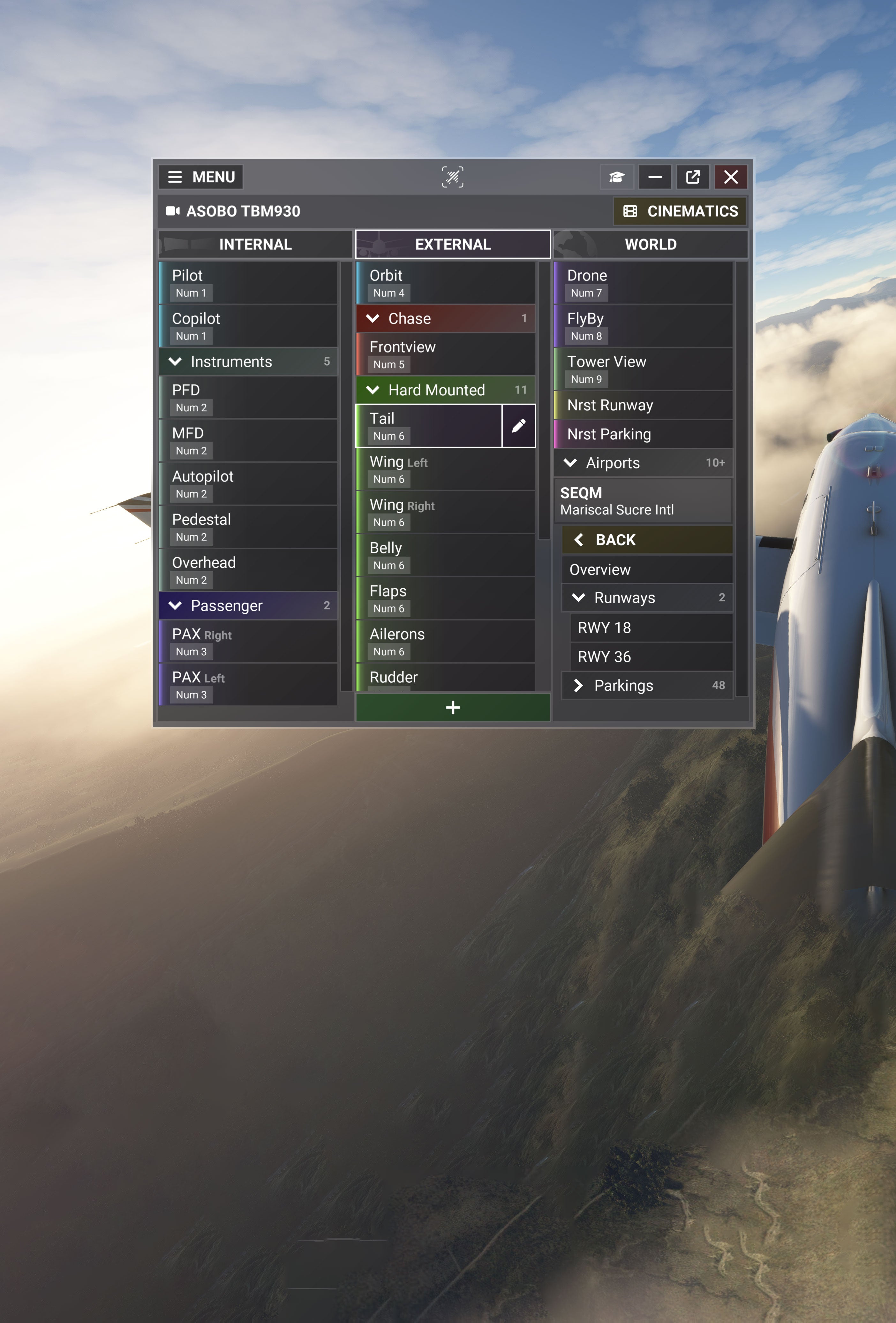The height and width of the screenshot is (1323, 896).
Task: Switch to the WORLD camera tab
Action: [x=650, y=244]
